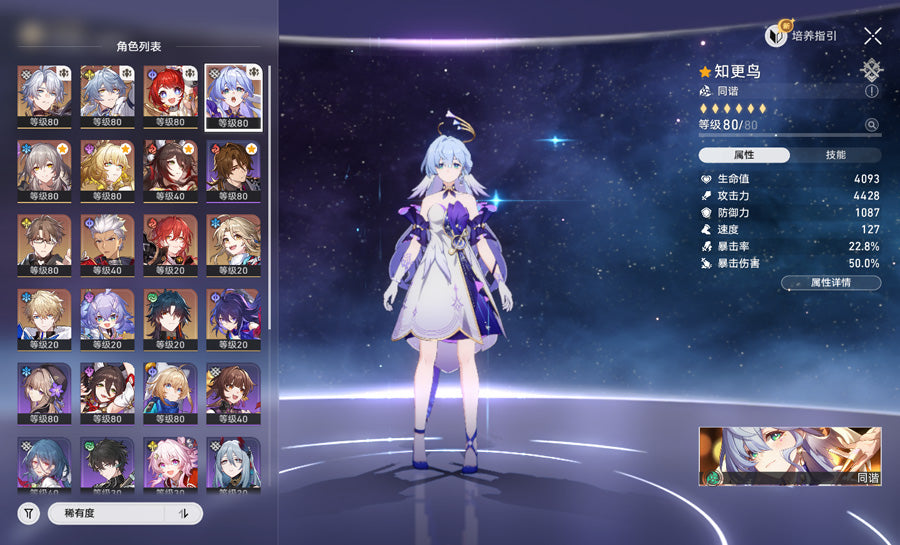Click the star favorite icon beside 知更鸟
Screen dimensions: 900x545
pyautogui.click(x=705, y=72)
